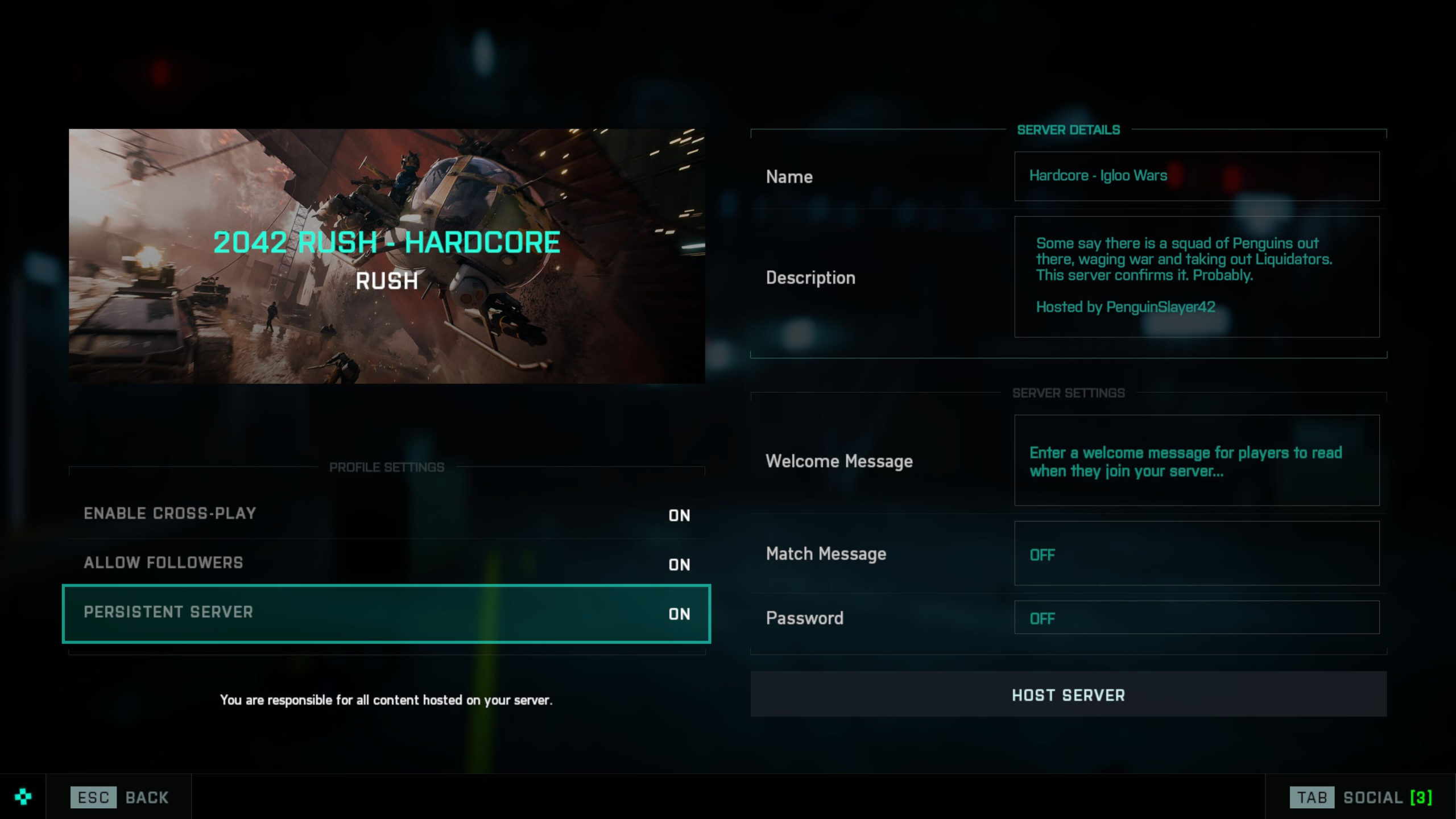The height and width of the screenshot is (819, 1456).
Task: Edit the server Description text box
Action: (x=1196, y=276)
